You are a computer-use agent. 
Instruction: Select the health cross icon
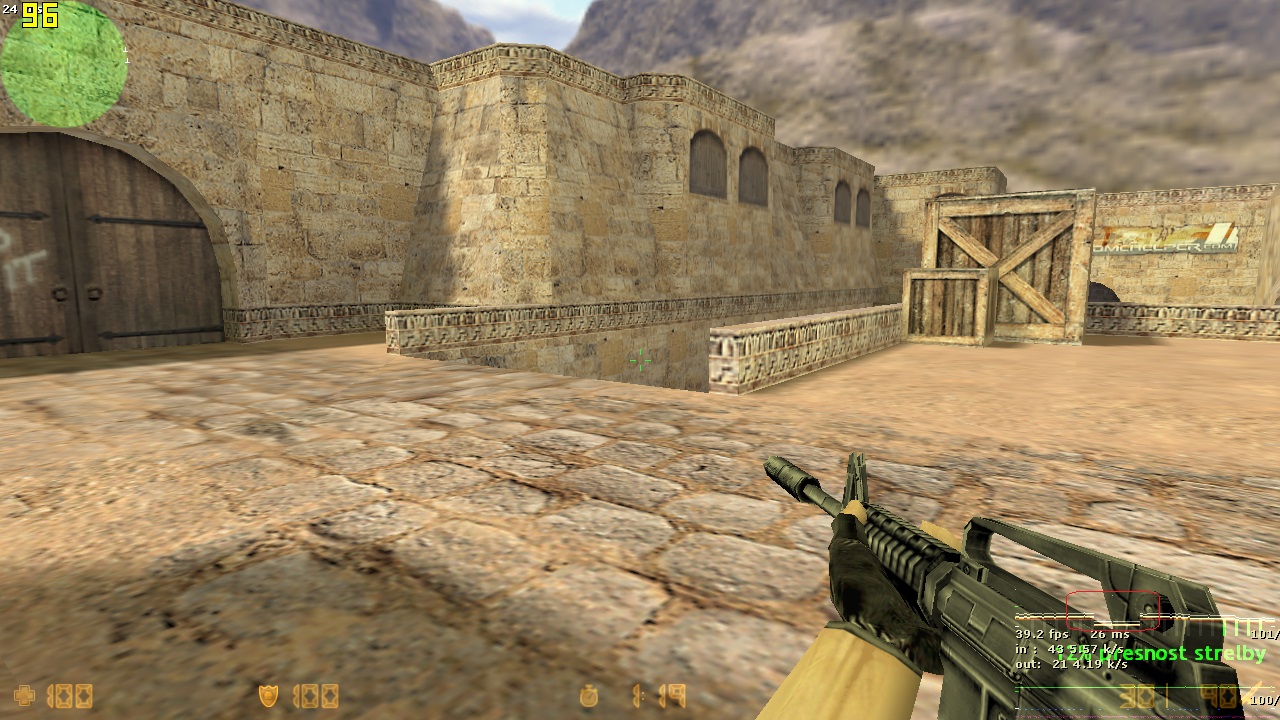point(23,695)
